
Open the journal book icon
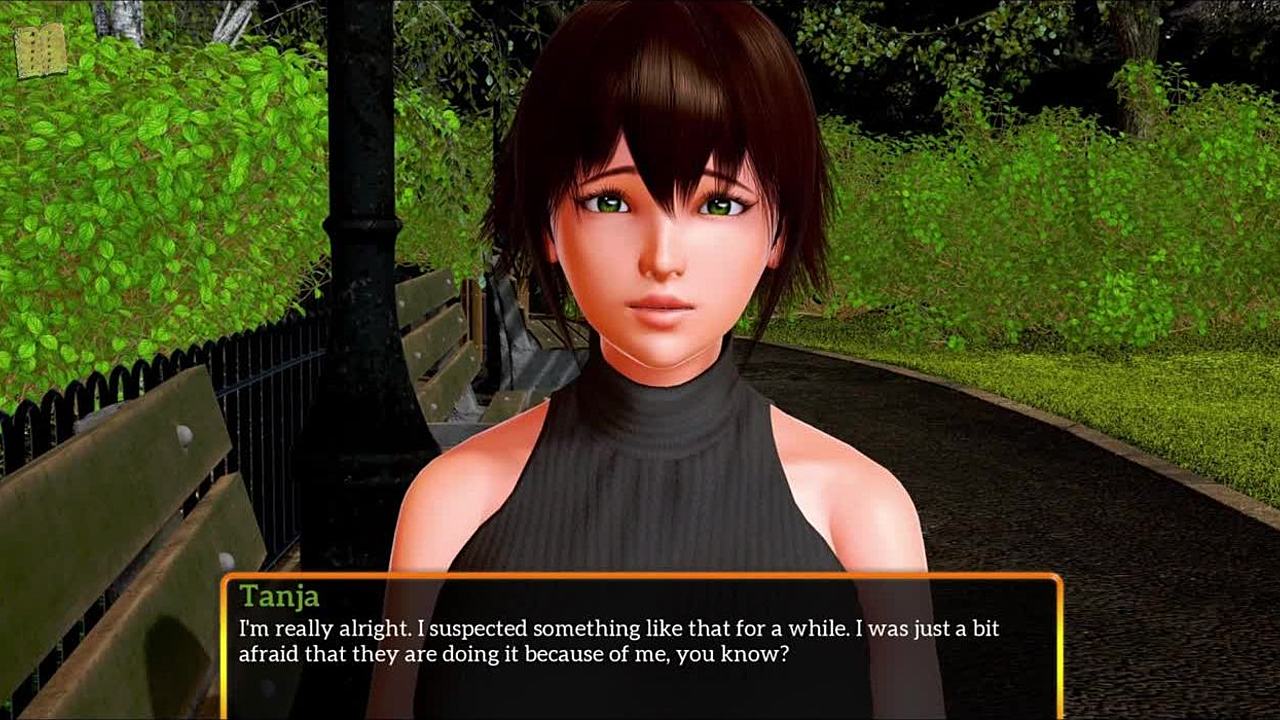(x=41, y=51)
